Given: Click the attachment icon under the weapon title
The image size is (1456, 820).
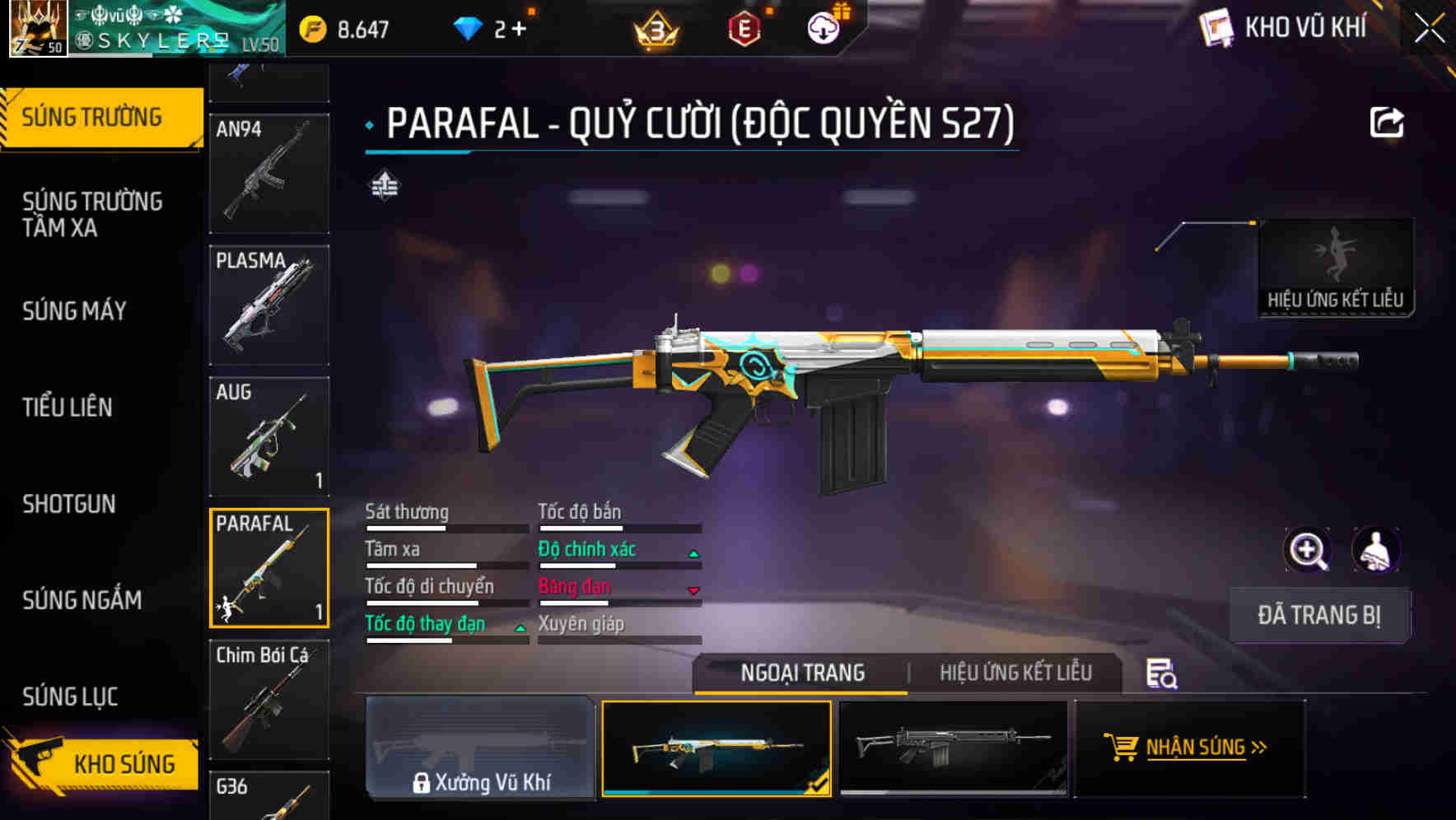Looking at the screenshot, I should point(384,186).
